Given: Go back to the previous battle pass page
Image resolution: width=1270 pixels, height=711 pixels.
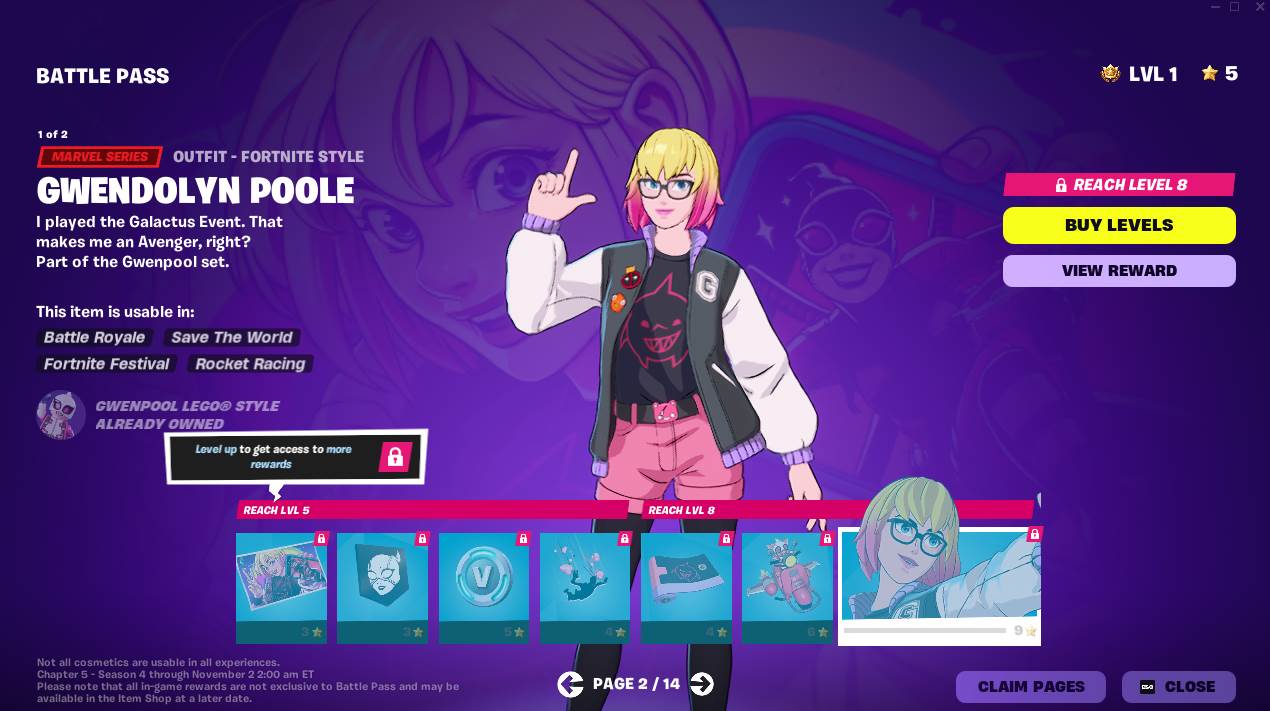Looking at the screenshot, I should 570,684.
